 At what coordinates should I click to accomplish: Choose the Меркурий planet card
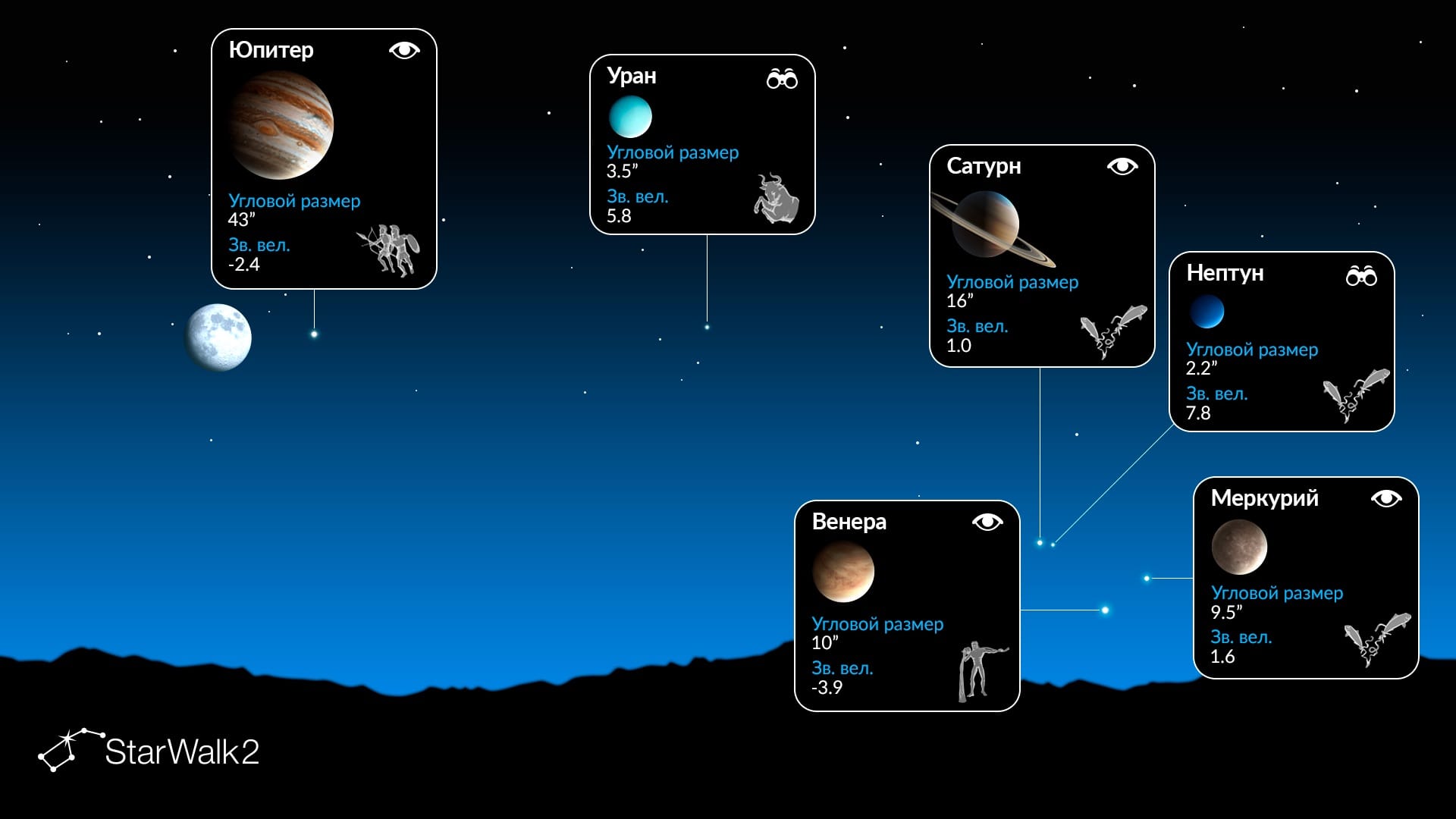point(1306,577)
